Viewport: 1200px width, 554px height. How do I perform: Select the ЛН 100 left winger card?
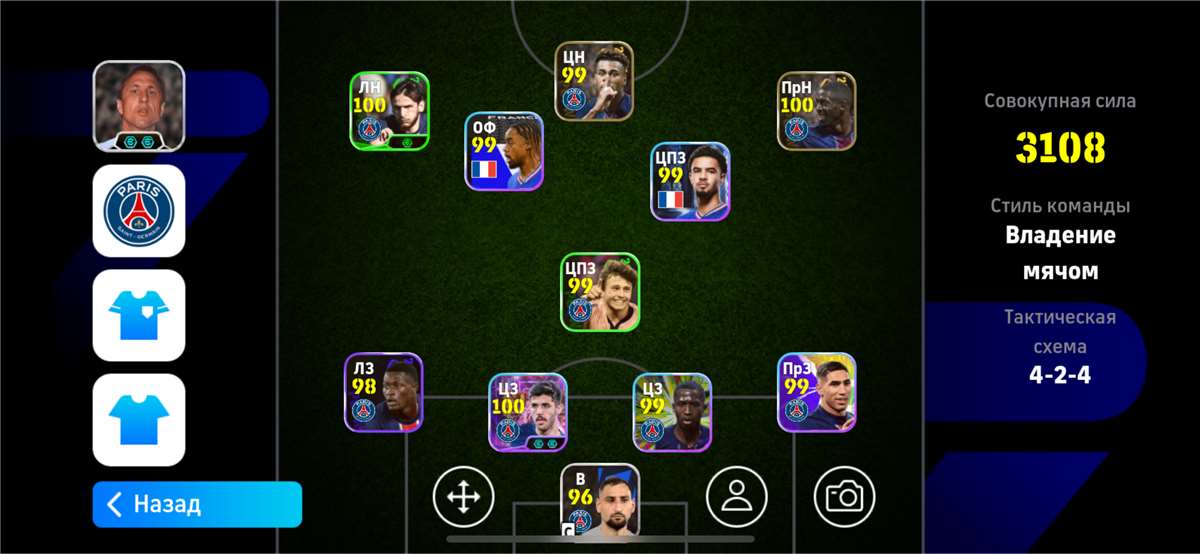390,111
